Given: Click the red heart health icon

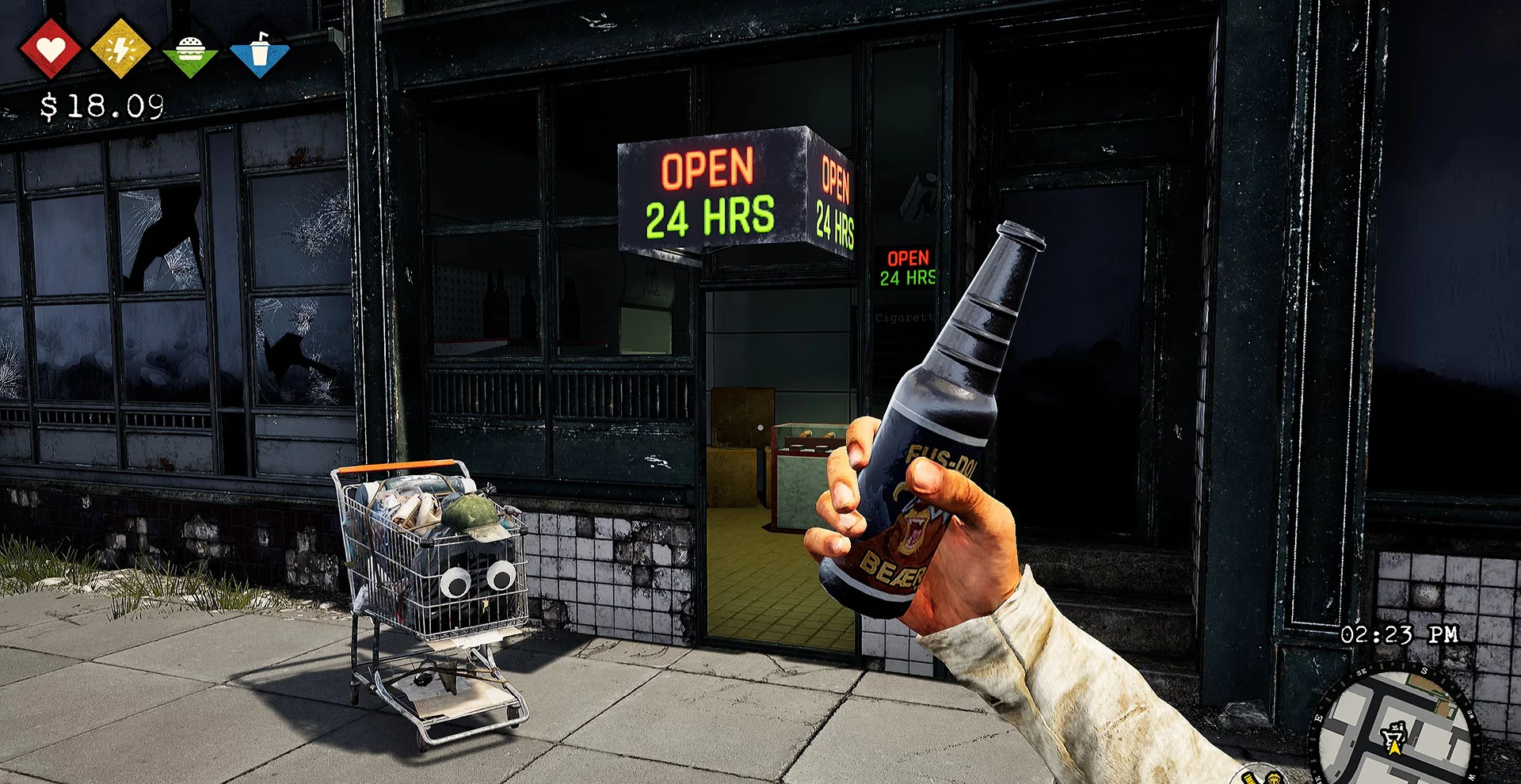Looking at the screenshot, I should [50, 49].
